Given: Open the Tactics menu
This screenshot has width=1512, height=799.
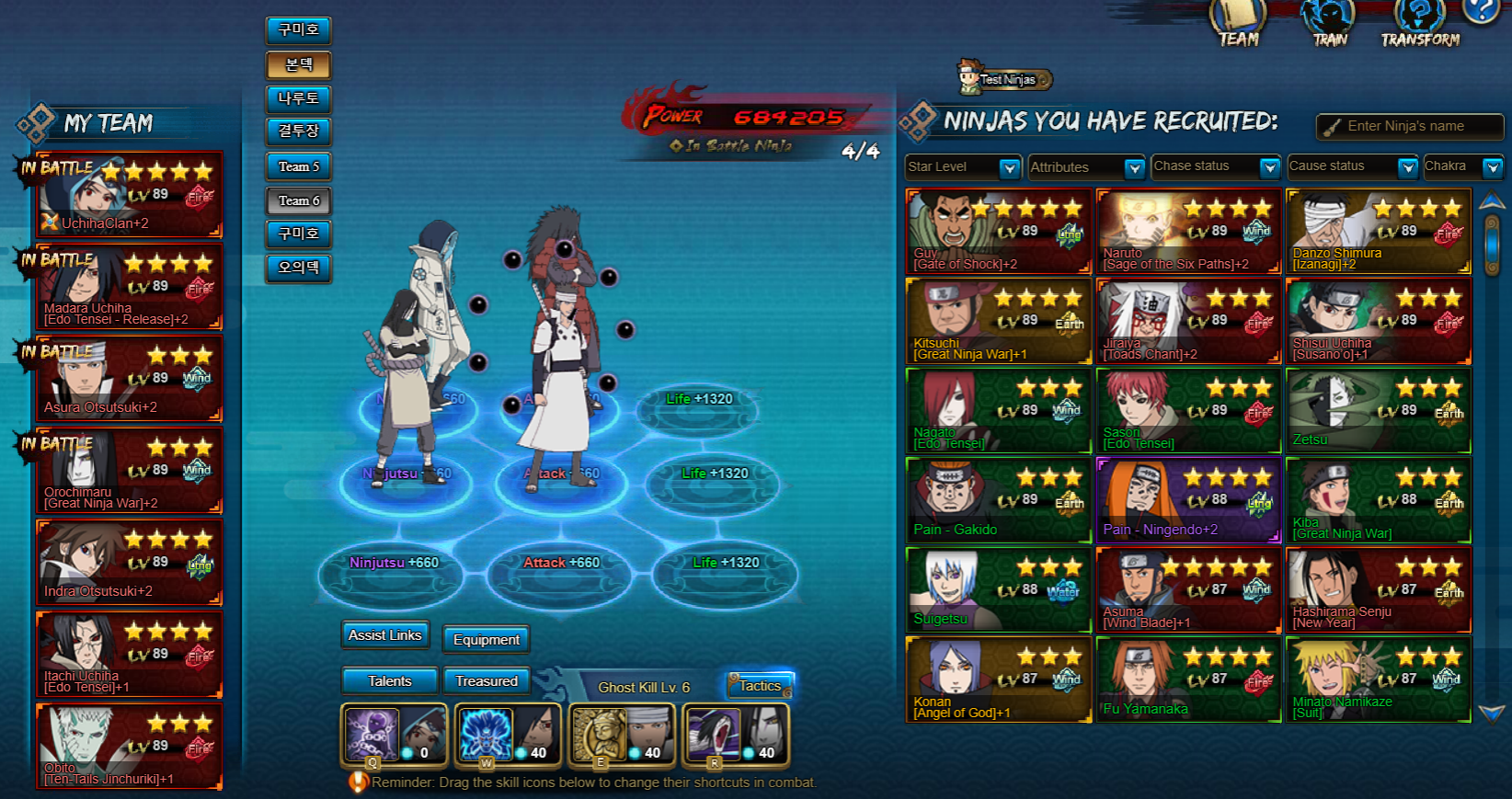Looking at the screenshot, I should coord(760,685).
